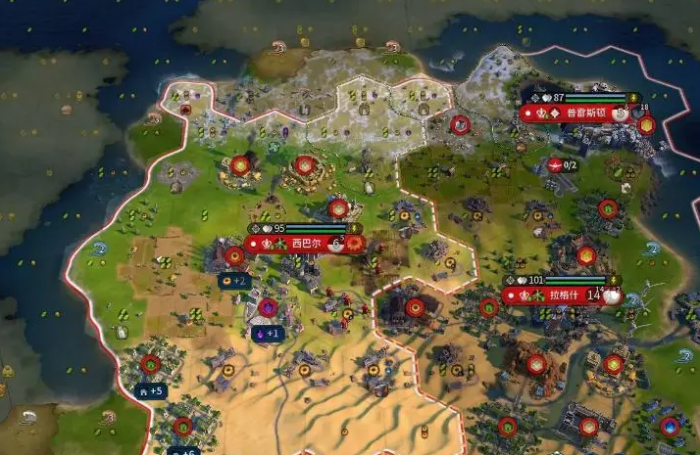
Task: Select the aerodrome 0/2 aircraft slot badge
Action: (x=563, y=165)
